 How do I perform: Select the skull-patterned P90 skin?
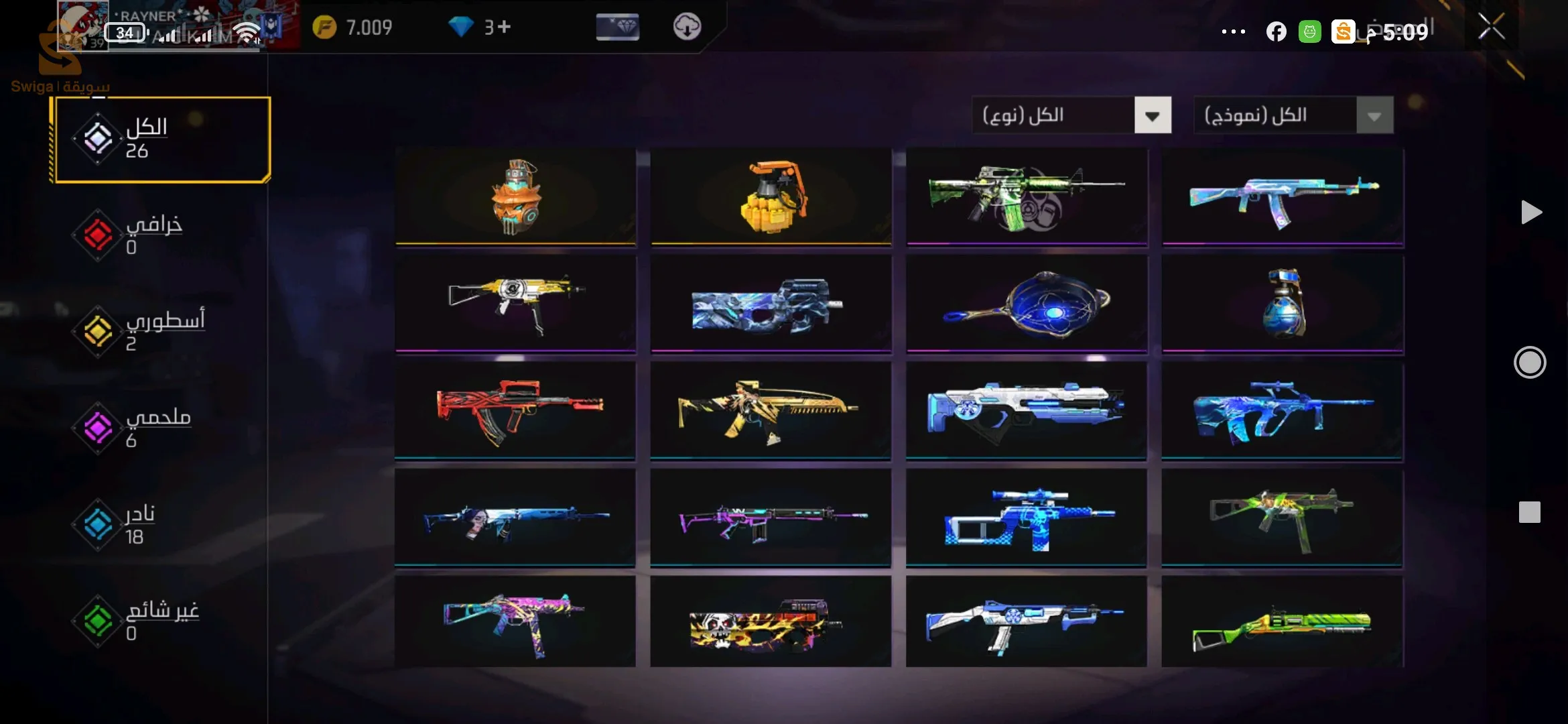pyautogui.click(x=771, y=622)
